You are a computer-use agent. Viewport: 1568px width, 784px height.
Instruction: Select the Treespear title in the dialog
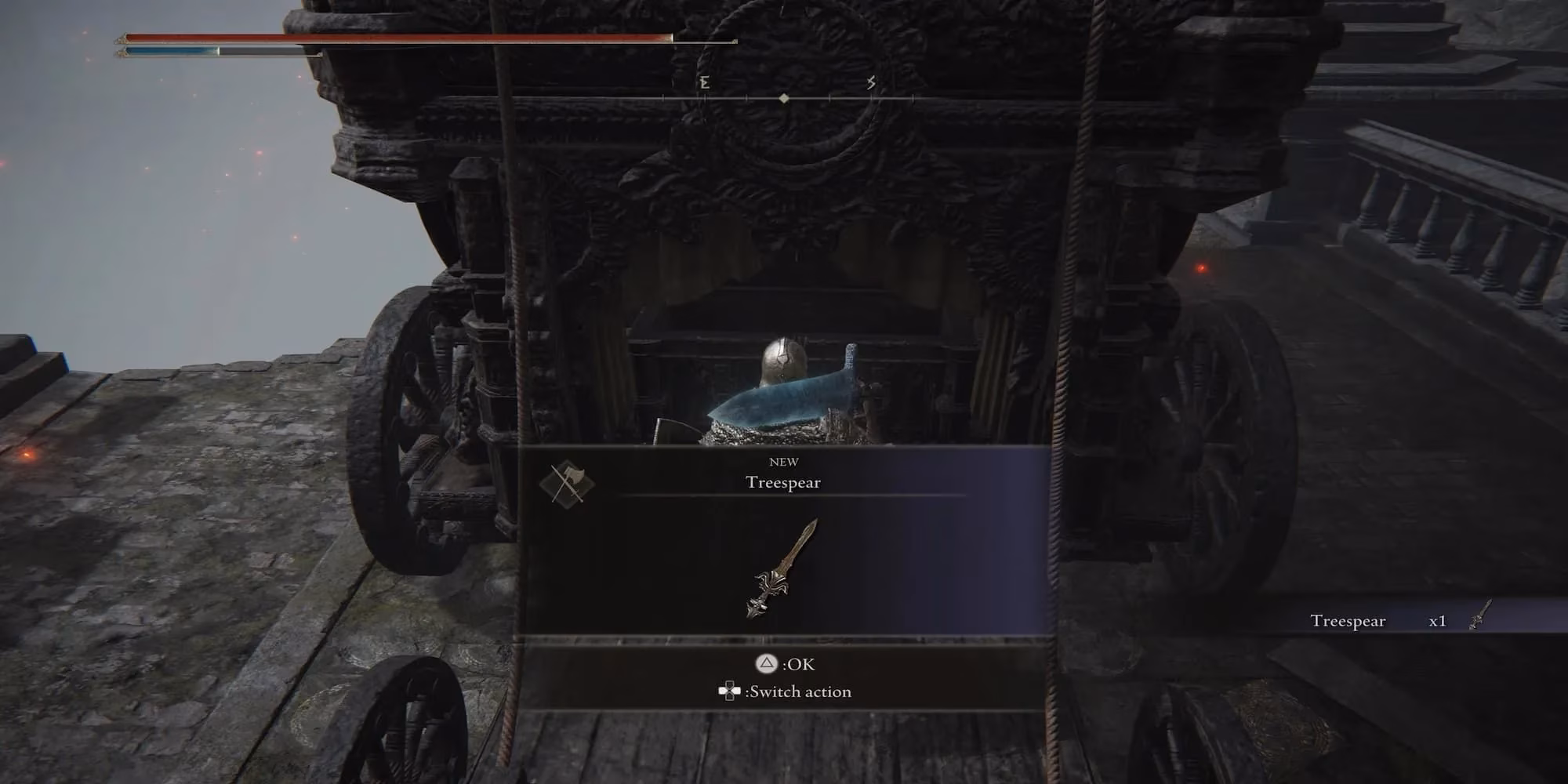coord(784,483)
